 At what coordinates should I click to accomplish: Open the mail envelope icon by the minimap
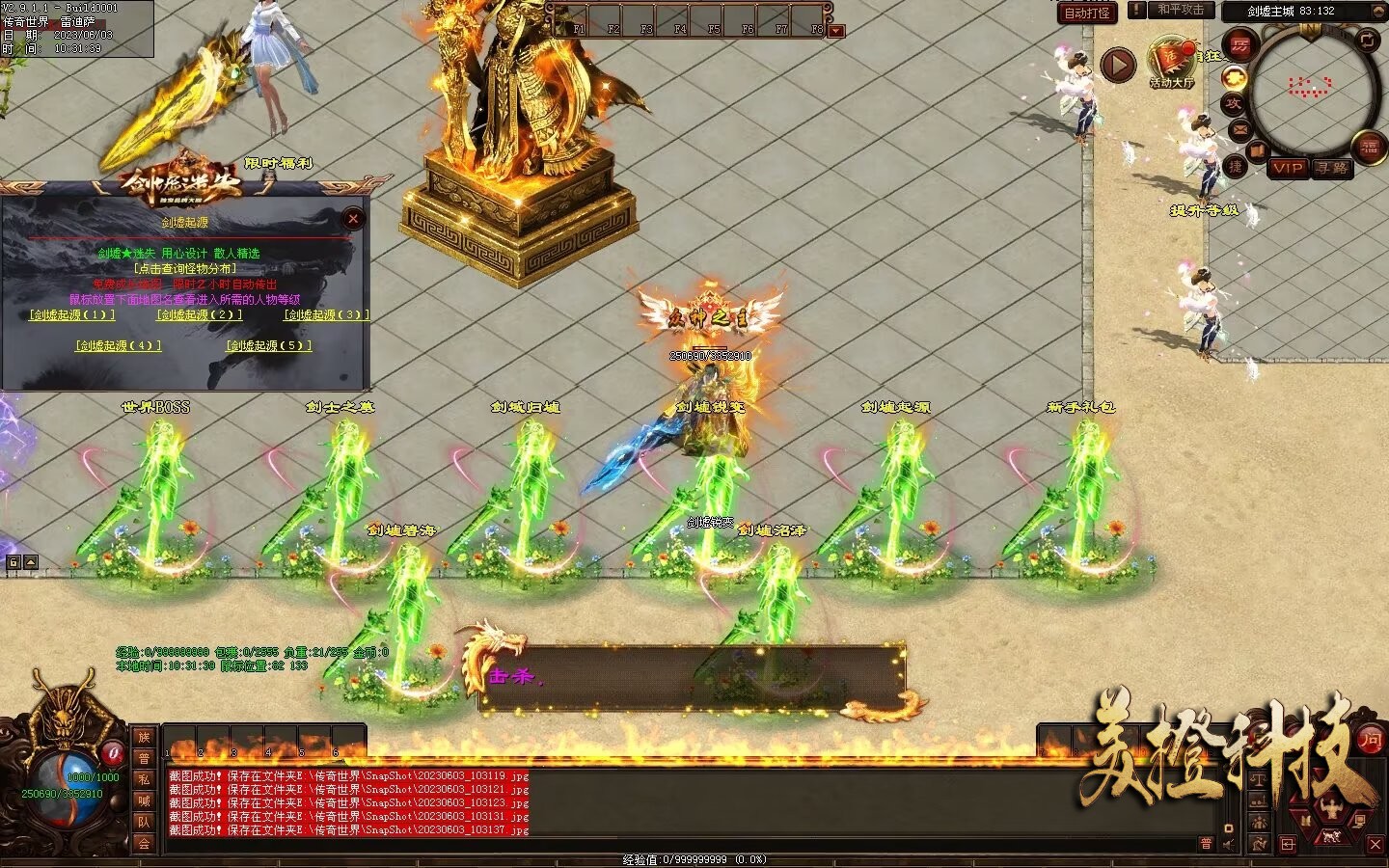[x=1239, y=129]
